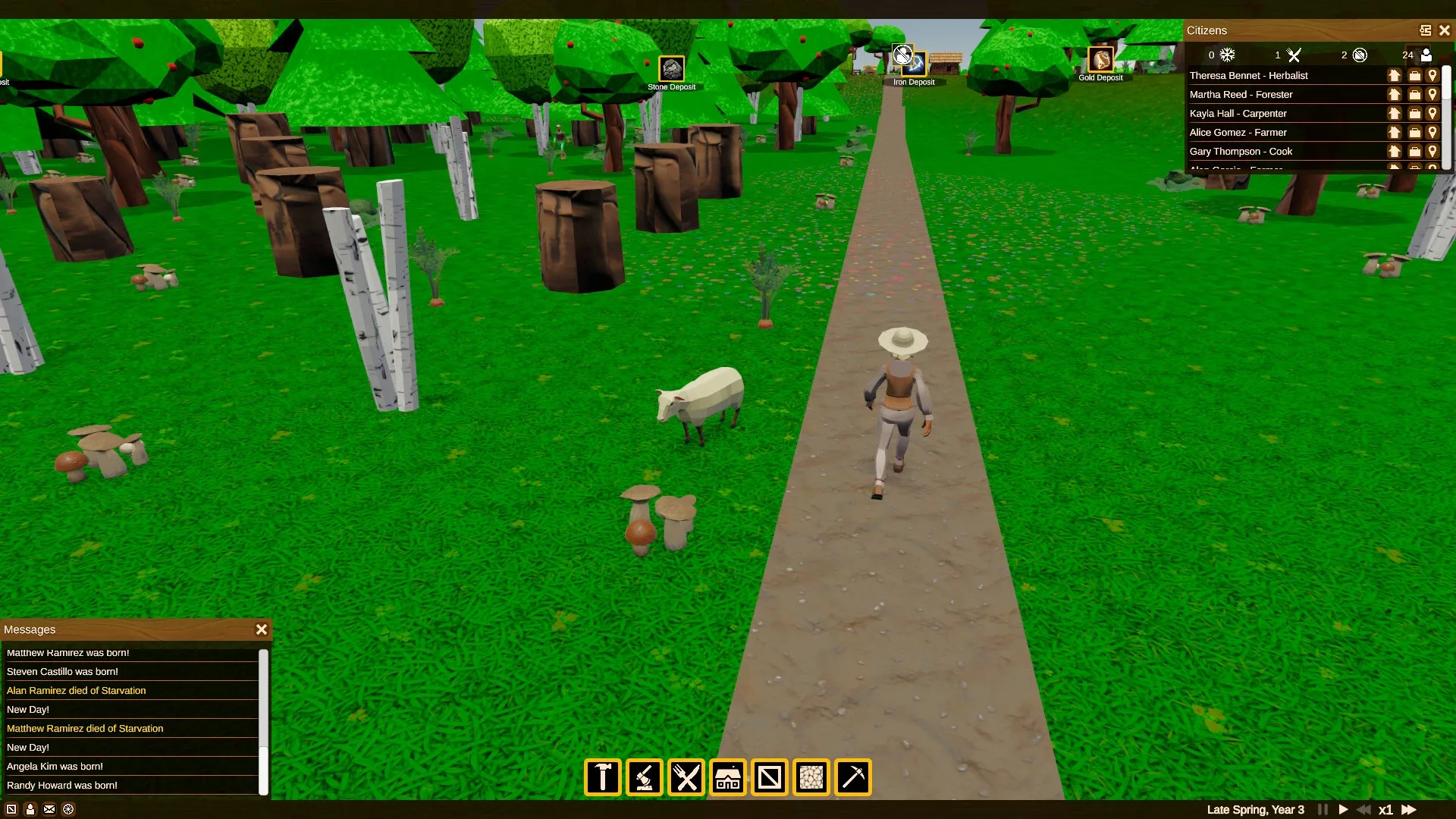Select the chop trees tool
The image size is (1456, 819).
pyautogui.click(x=644, y=777)
